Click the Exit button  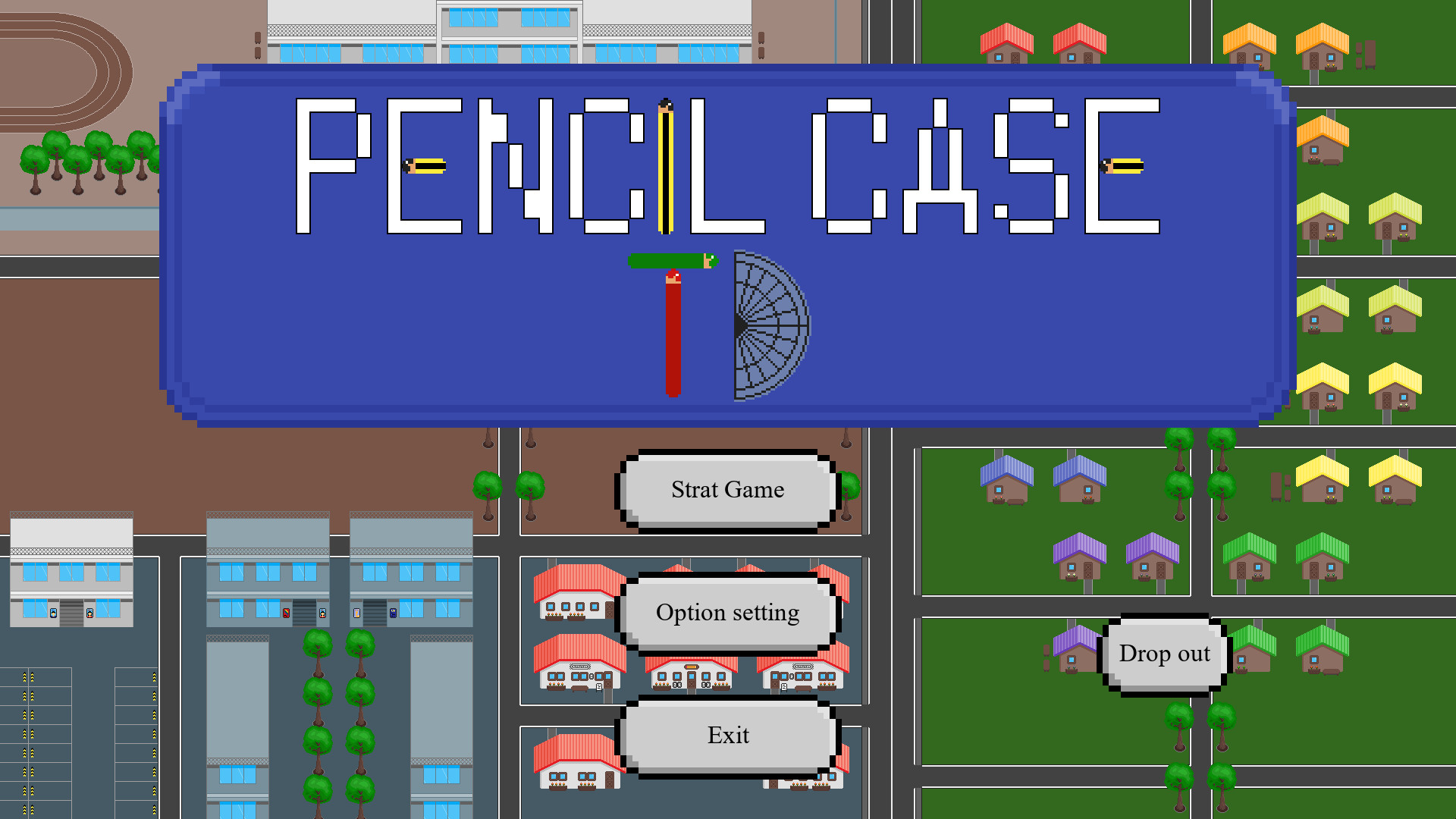[x=727, y=734]
